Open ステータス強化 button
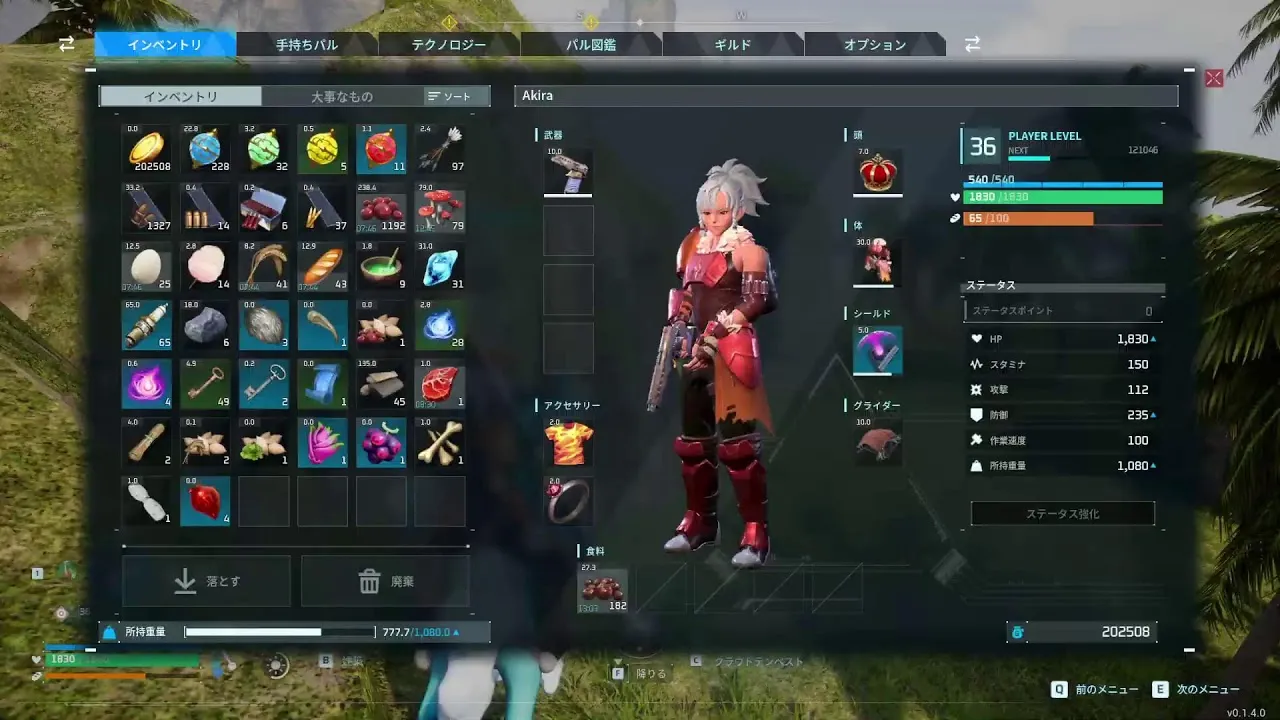Image resolution: width=1280 pixels, height=720 pixels. (x=1062, y=514)
